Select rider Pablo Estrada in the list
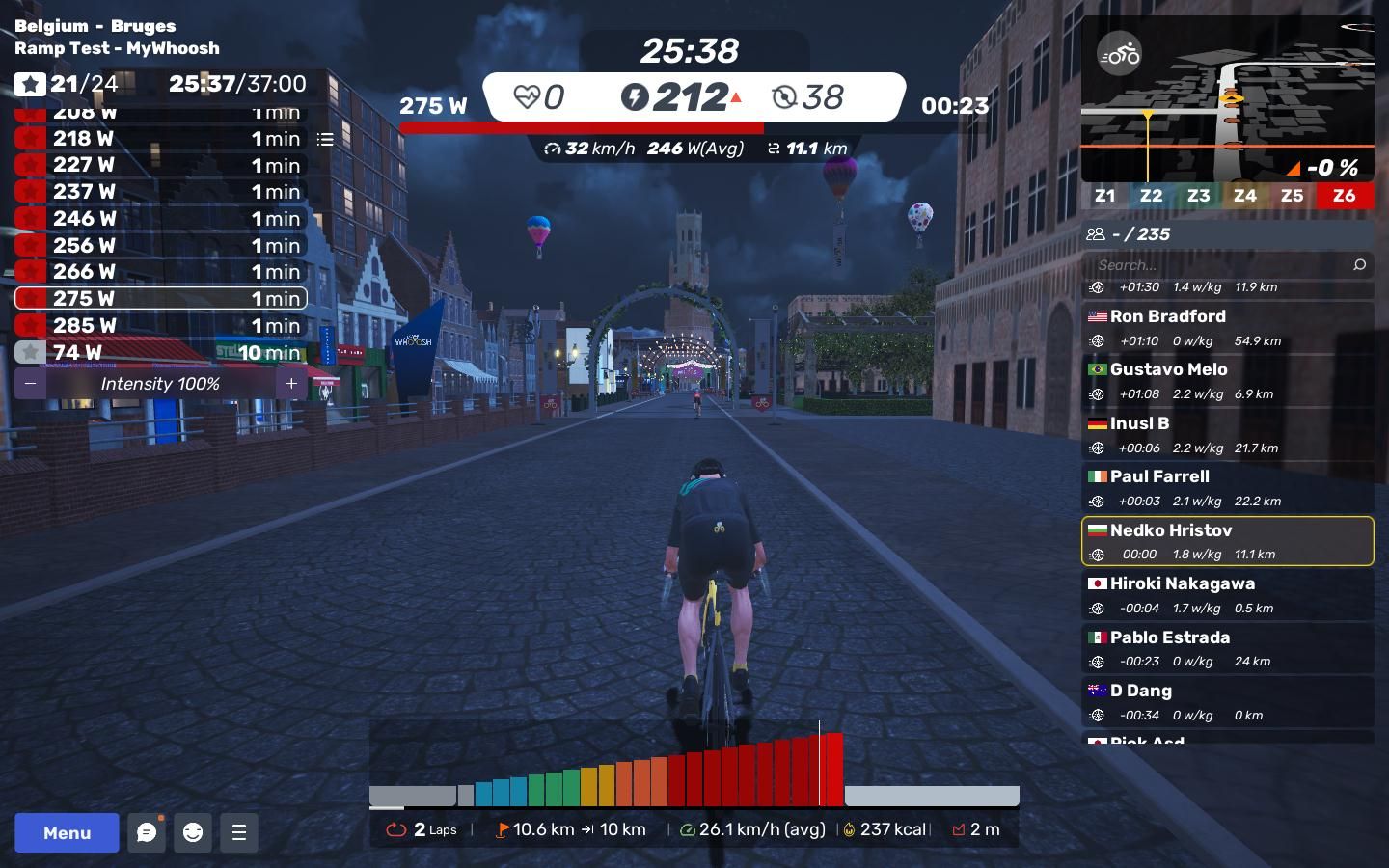Viewport: 1389px width, 868px height. point(1227,648)
